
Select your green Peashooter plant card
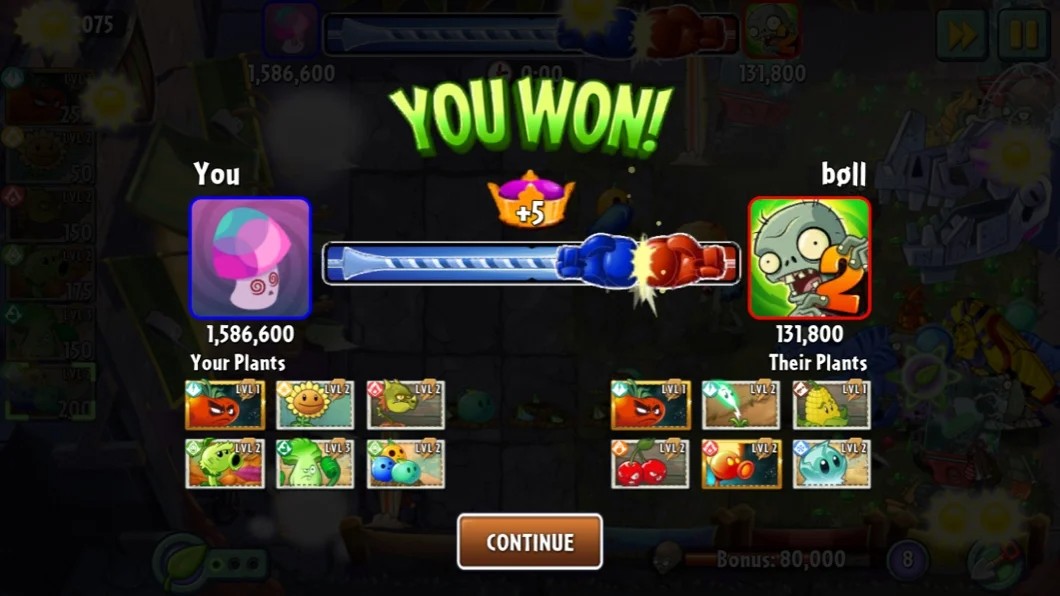(225, 464)
